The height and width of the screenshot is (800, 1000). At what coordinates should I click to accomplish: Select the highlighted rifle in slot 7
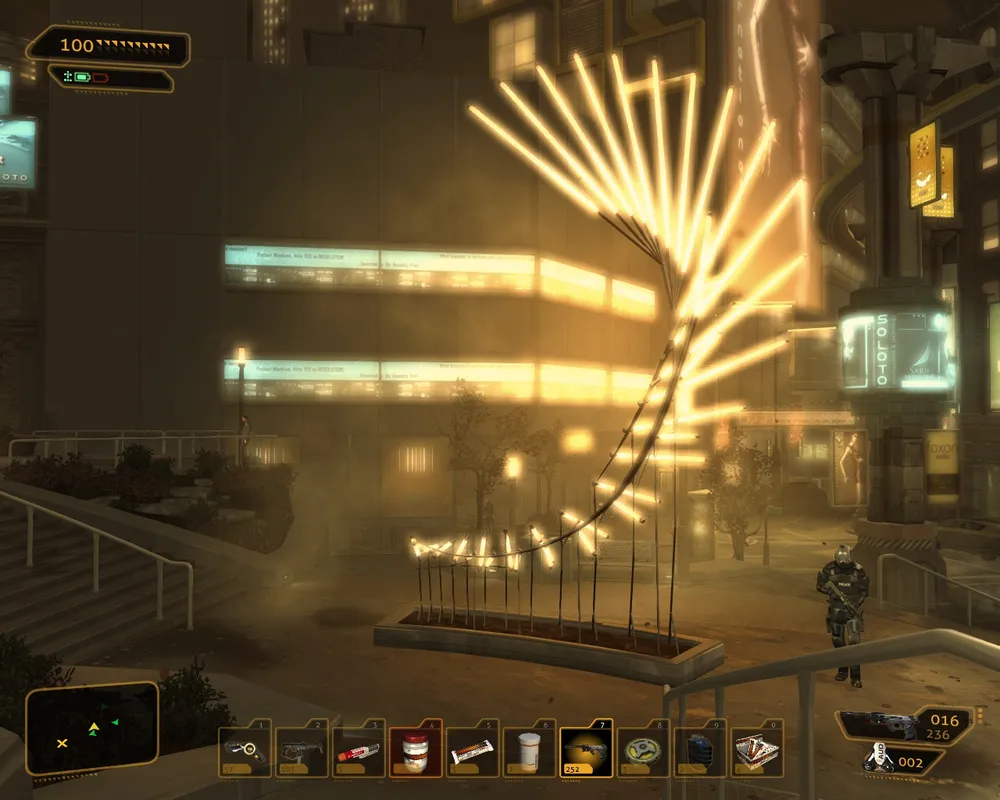coord(585,751)
